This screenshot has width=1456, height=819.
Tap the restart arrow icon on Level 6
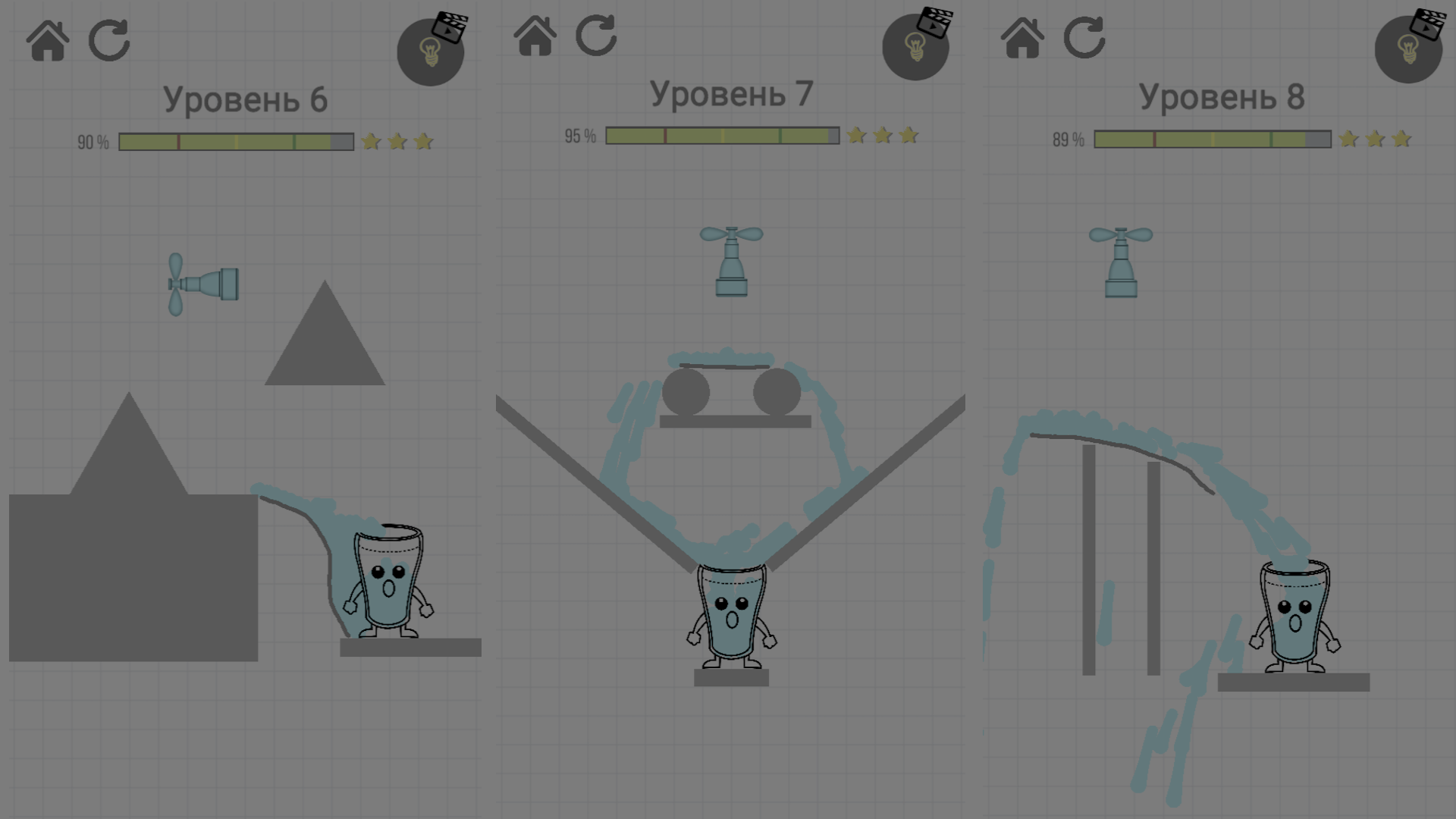point(108,39)
